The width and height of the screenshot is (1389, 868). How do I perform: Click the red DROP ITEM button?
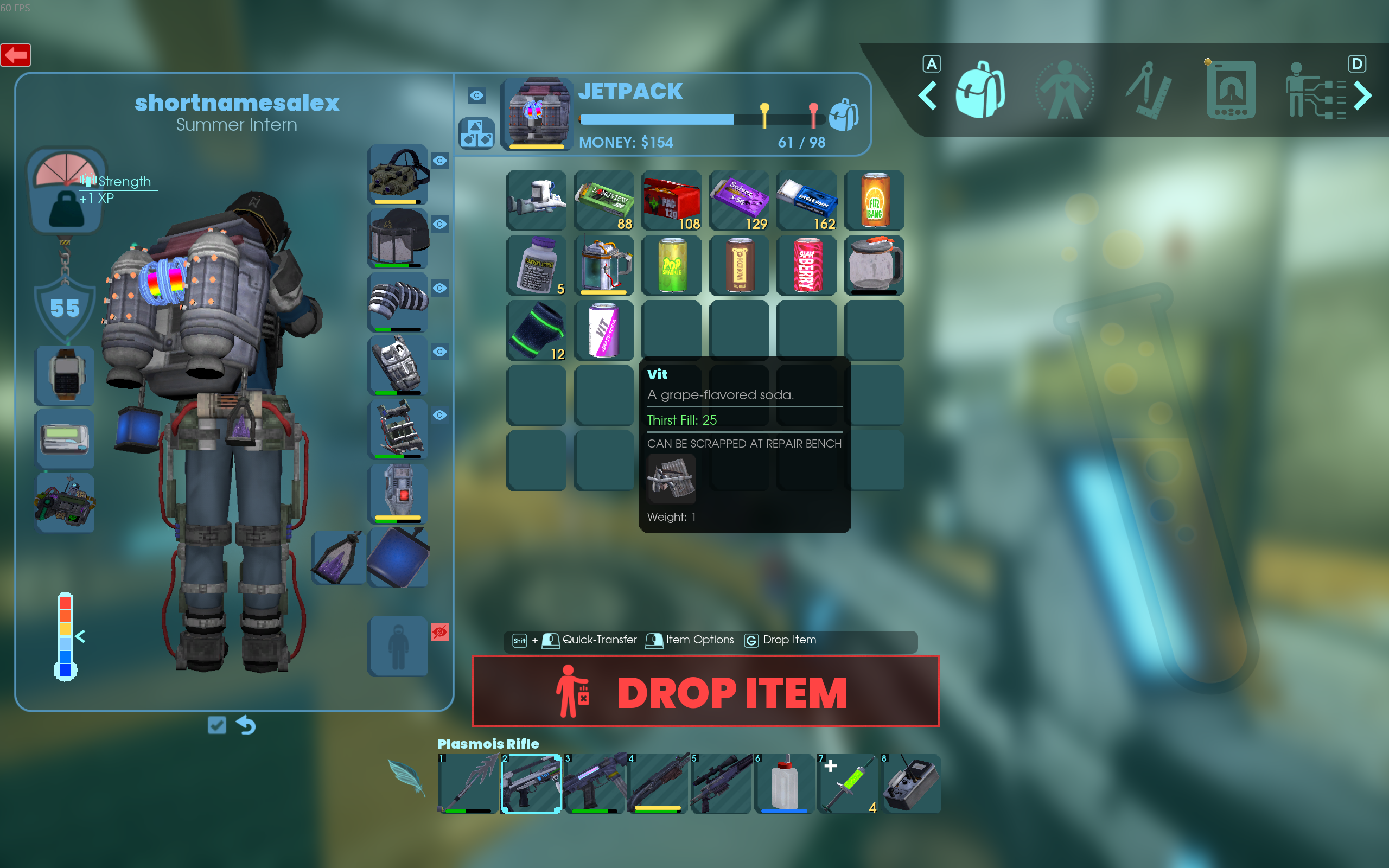pos(705,691)
